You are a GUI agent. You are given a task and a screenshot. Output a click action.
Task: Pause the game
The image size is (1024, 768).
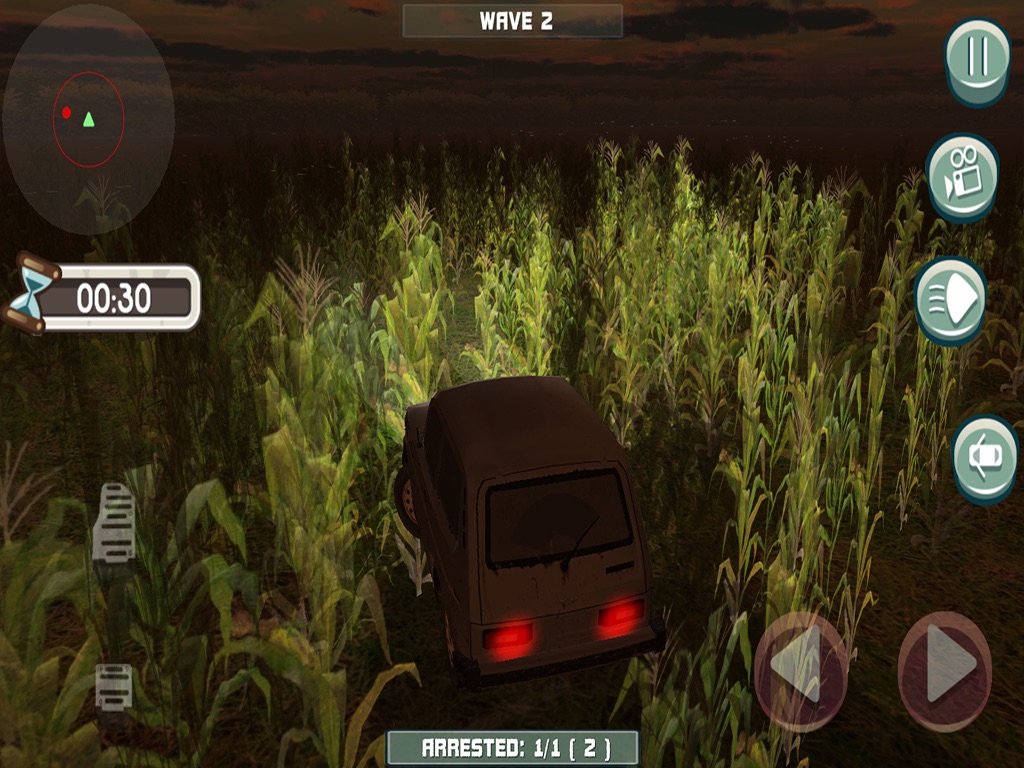977,58
